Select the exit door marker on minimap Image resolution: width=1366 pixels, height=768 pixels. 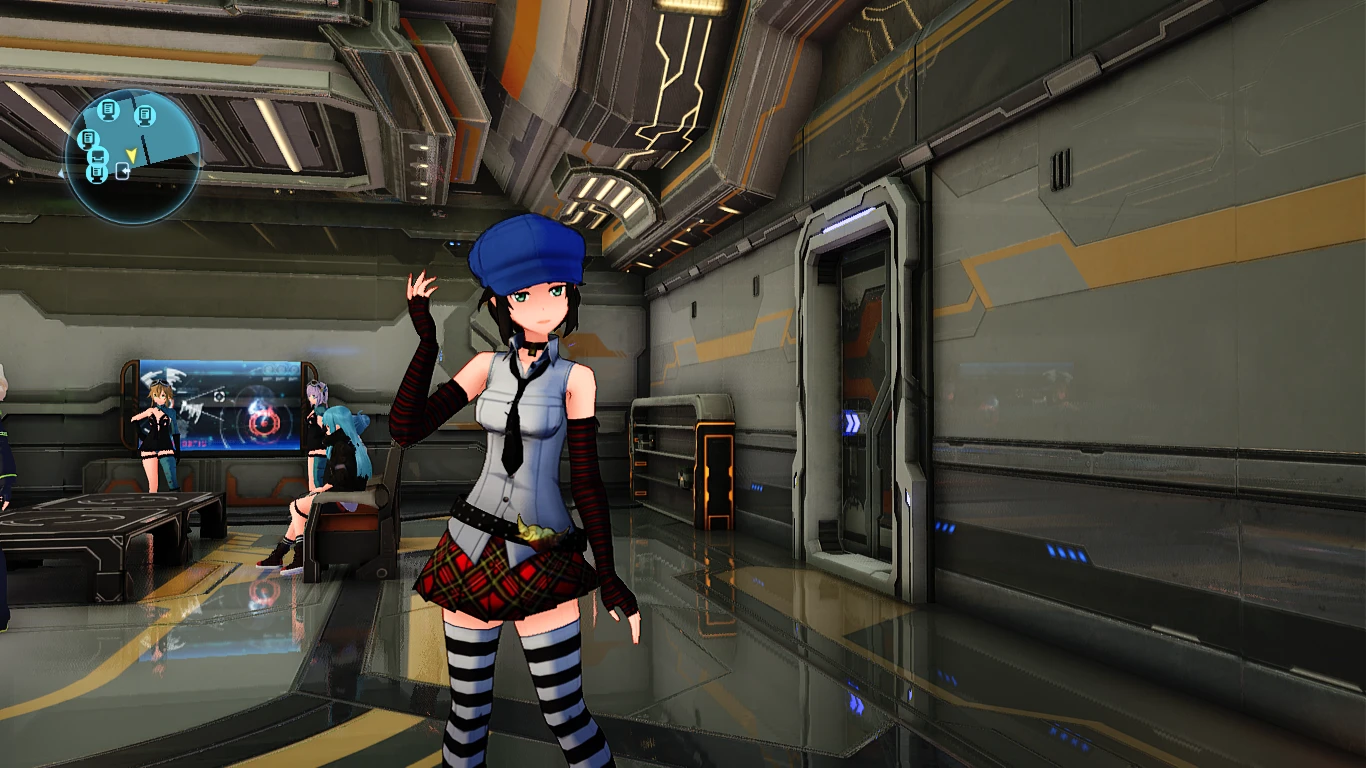click(123, 172)
